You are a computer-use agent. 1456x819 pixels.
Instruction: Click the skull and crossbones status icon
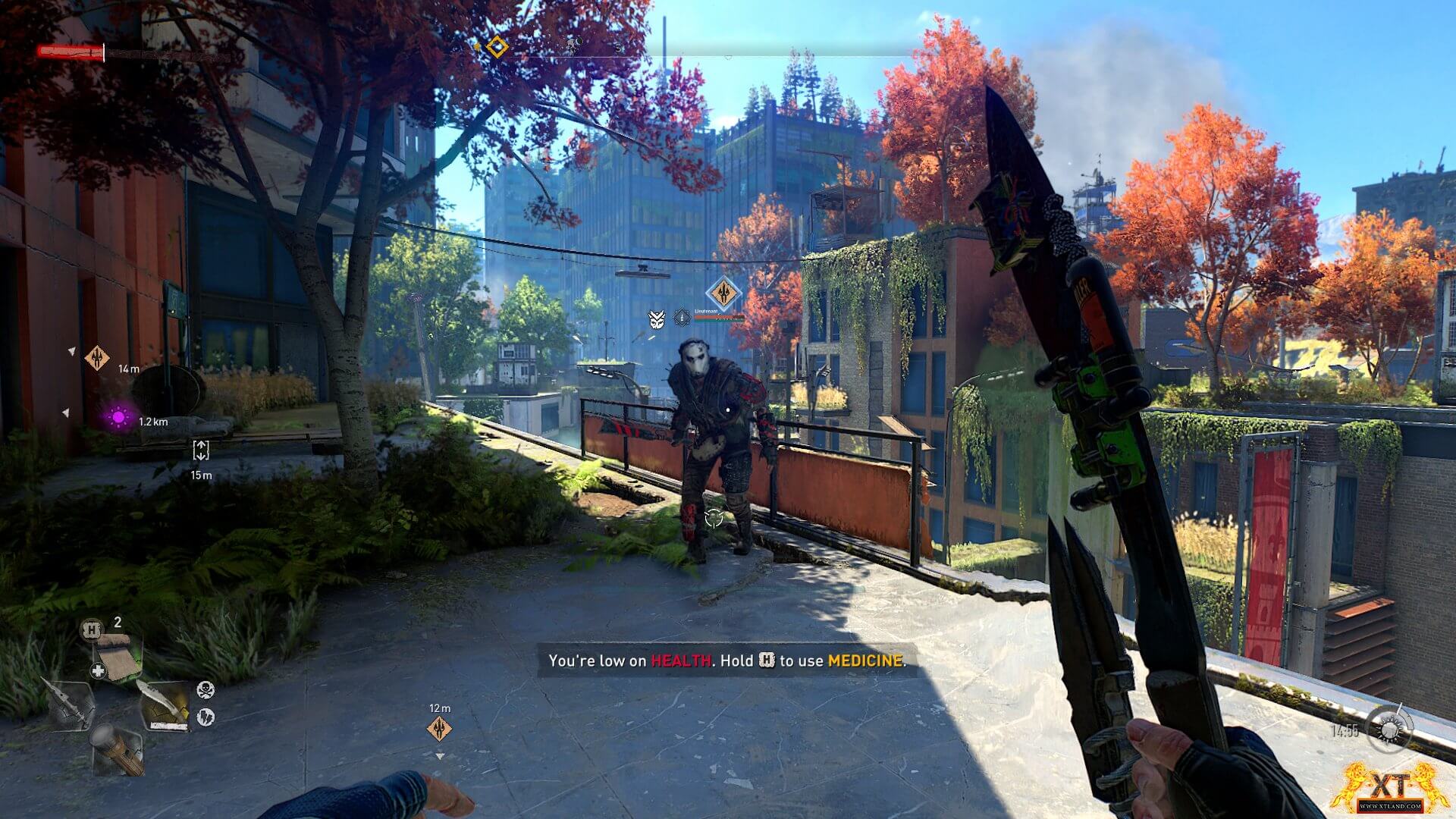point(206,689)
